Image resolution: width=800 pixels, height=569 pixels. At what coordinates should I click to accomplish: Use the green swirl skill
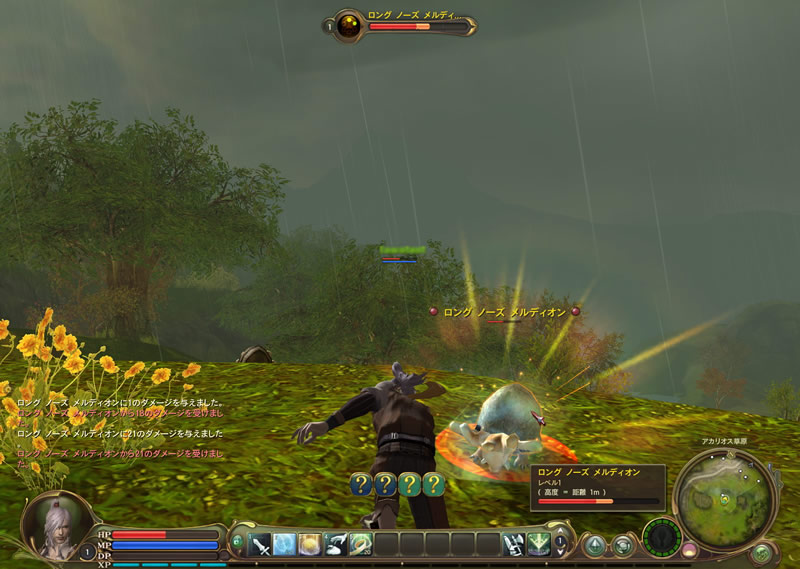tap(360, 544)
